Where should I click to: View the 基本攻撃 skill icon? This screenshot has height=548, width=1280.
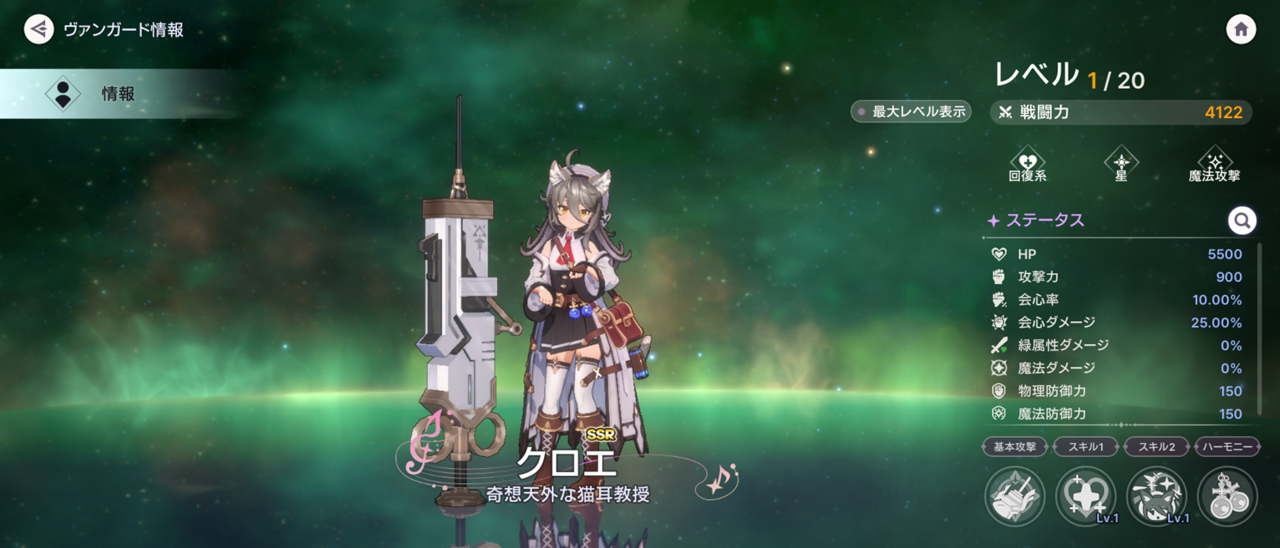point(1015,496)
